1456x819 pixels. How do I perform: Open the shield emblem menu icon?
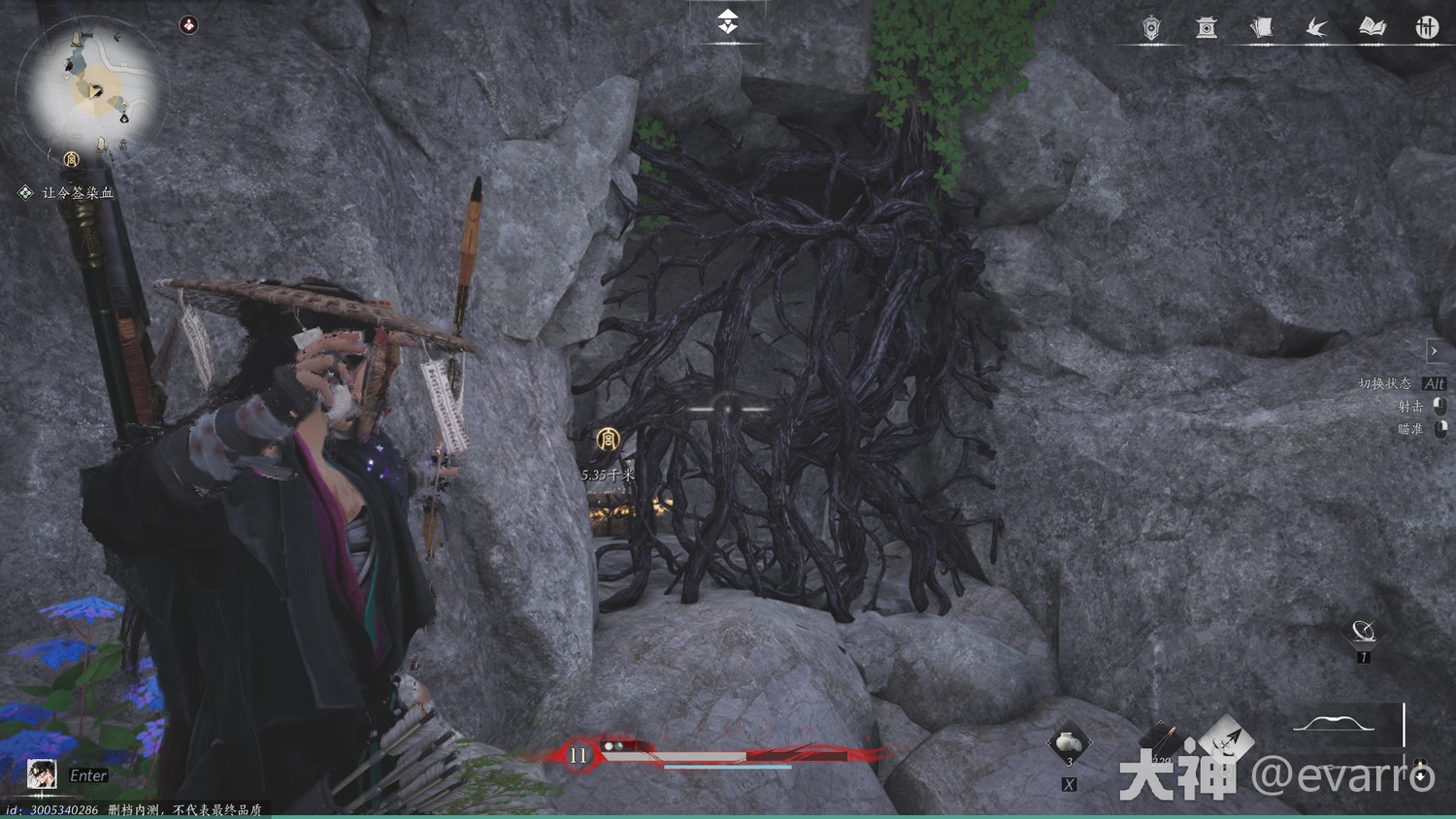[x=1151, y=28]
